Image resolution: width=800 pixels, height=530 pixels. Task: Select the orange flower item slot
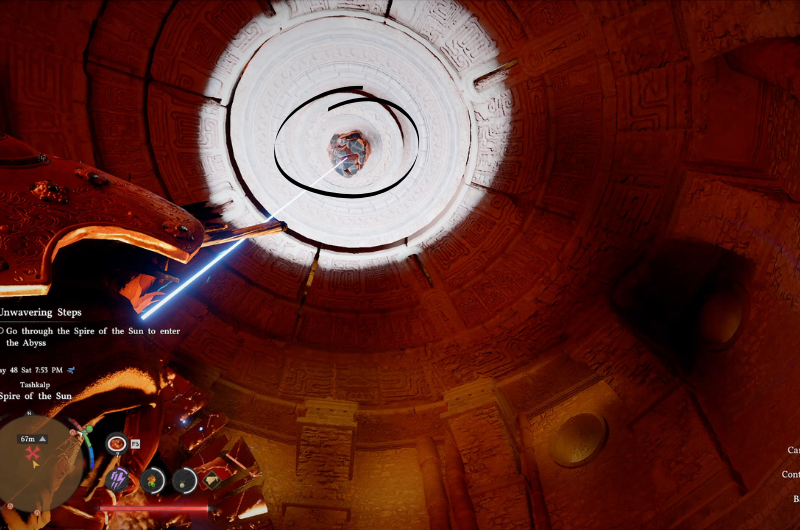tap(154, 479)
